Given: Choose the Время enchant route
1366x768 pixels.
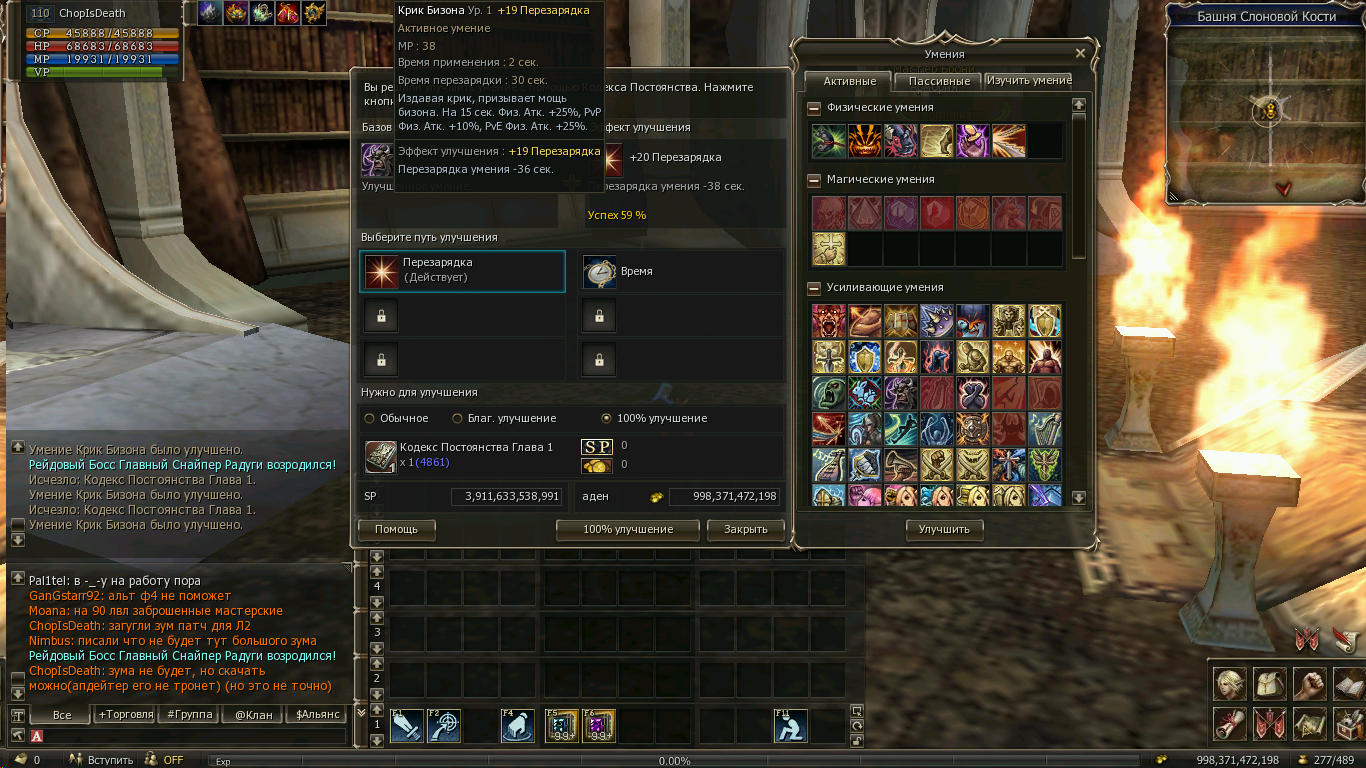Looking at the screenshot, I should click(x=682, y=272).
